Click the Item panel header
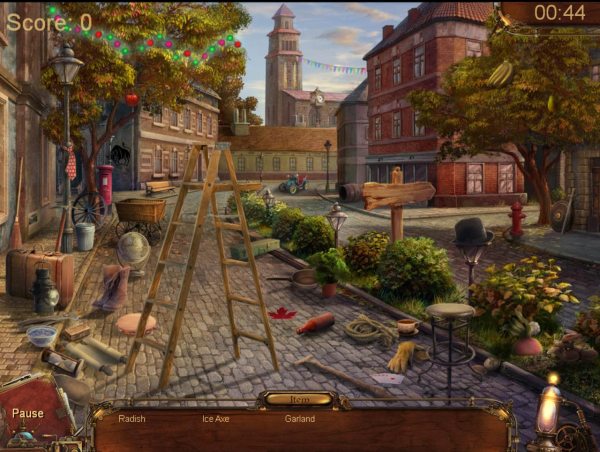Screen dimensions: 600x452 pos(299,399)
